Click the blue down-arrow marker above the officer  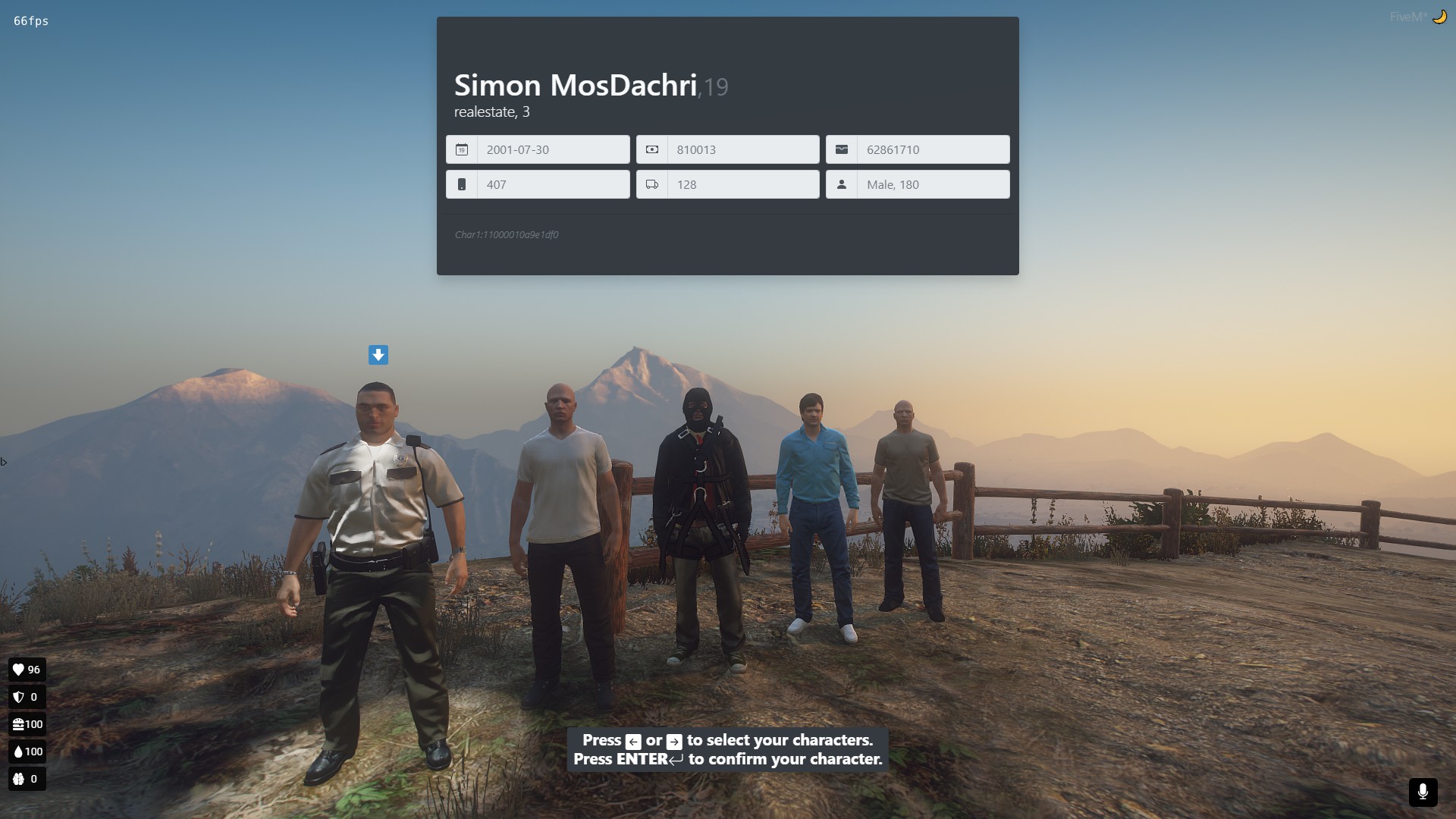click(x=378, y=354)
